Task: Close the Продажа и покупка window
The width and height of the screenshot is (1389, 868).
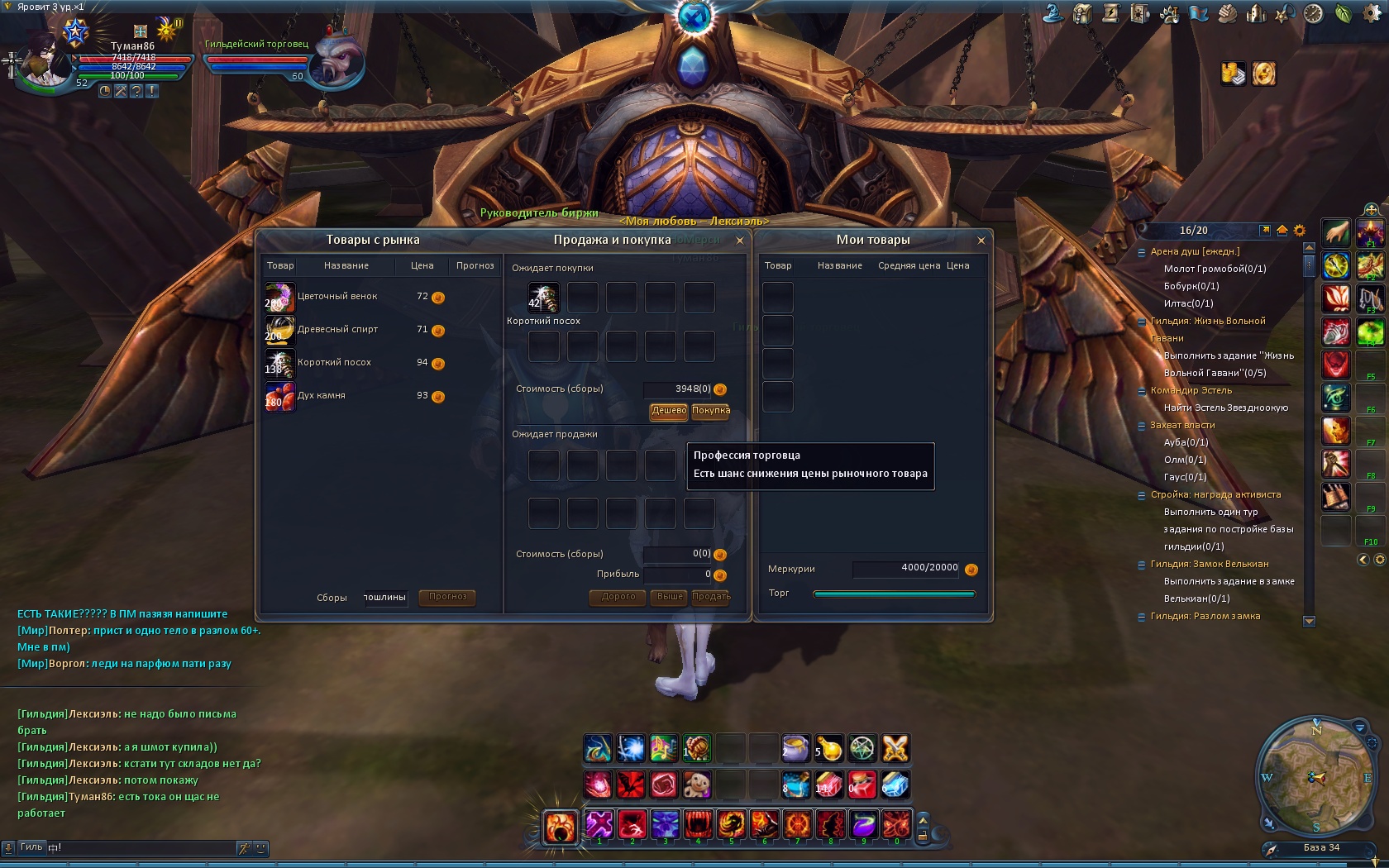Action: (740, 241)
